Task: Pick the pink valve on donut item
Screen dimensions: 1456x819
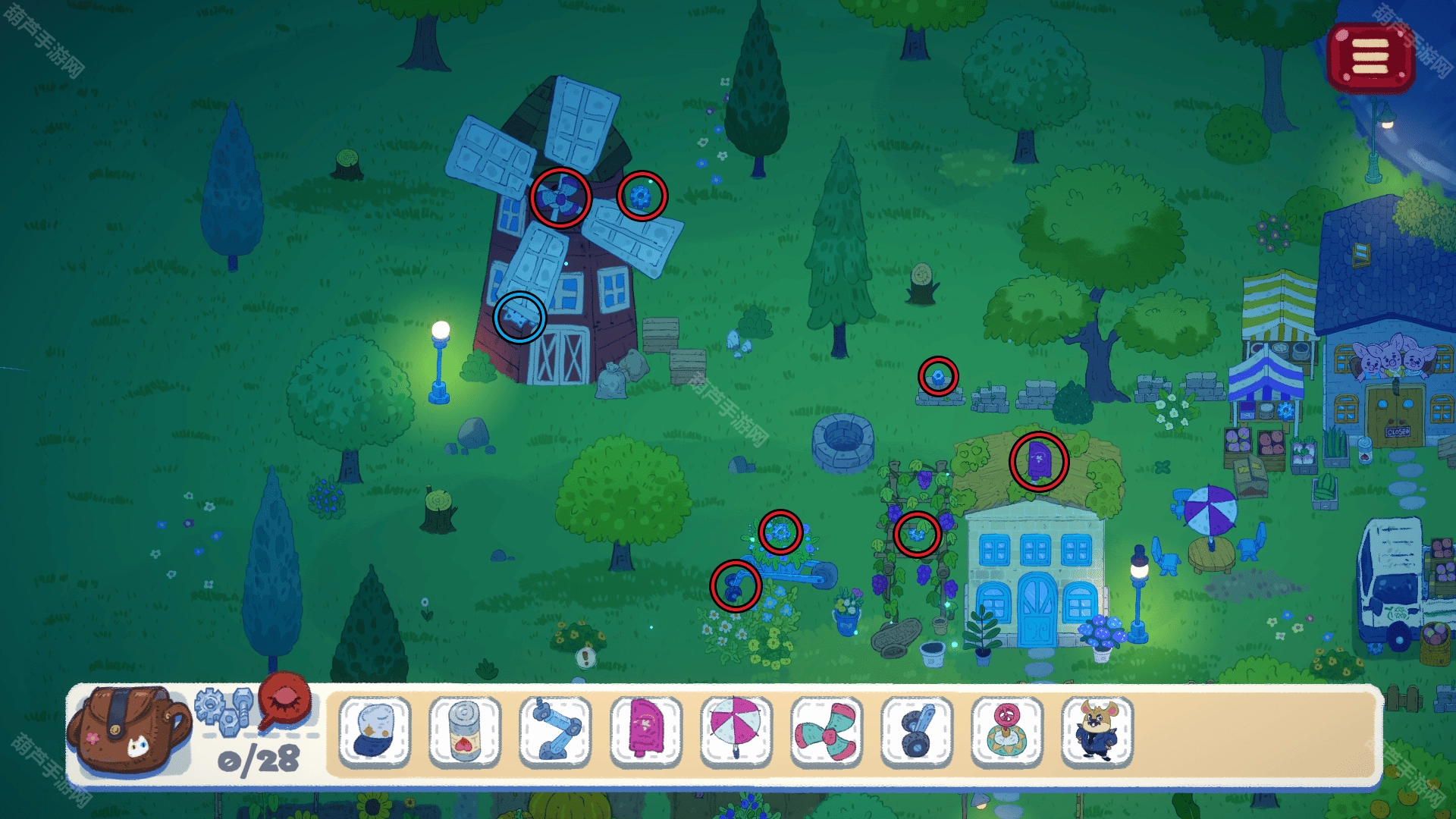Action: (x=1007, y=731)
